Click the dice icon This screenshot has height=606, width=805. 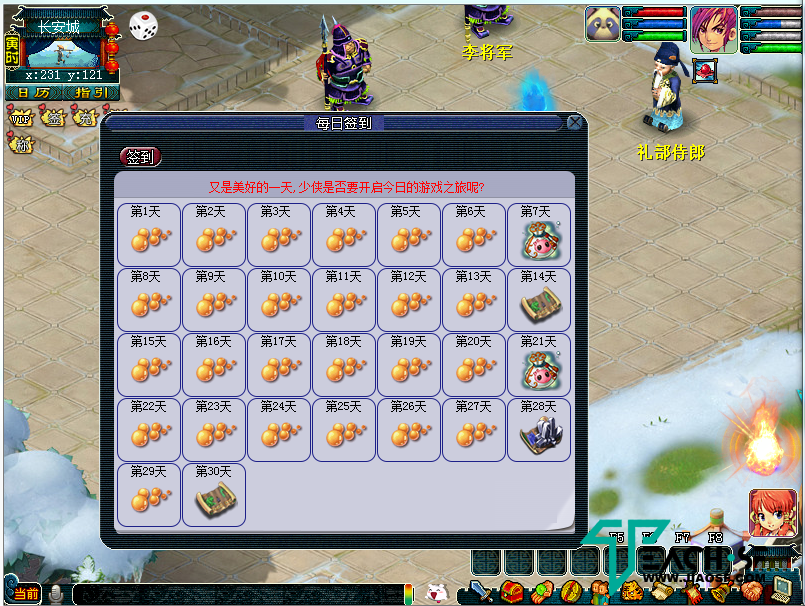[142, 26]
